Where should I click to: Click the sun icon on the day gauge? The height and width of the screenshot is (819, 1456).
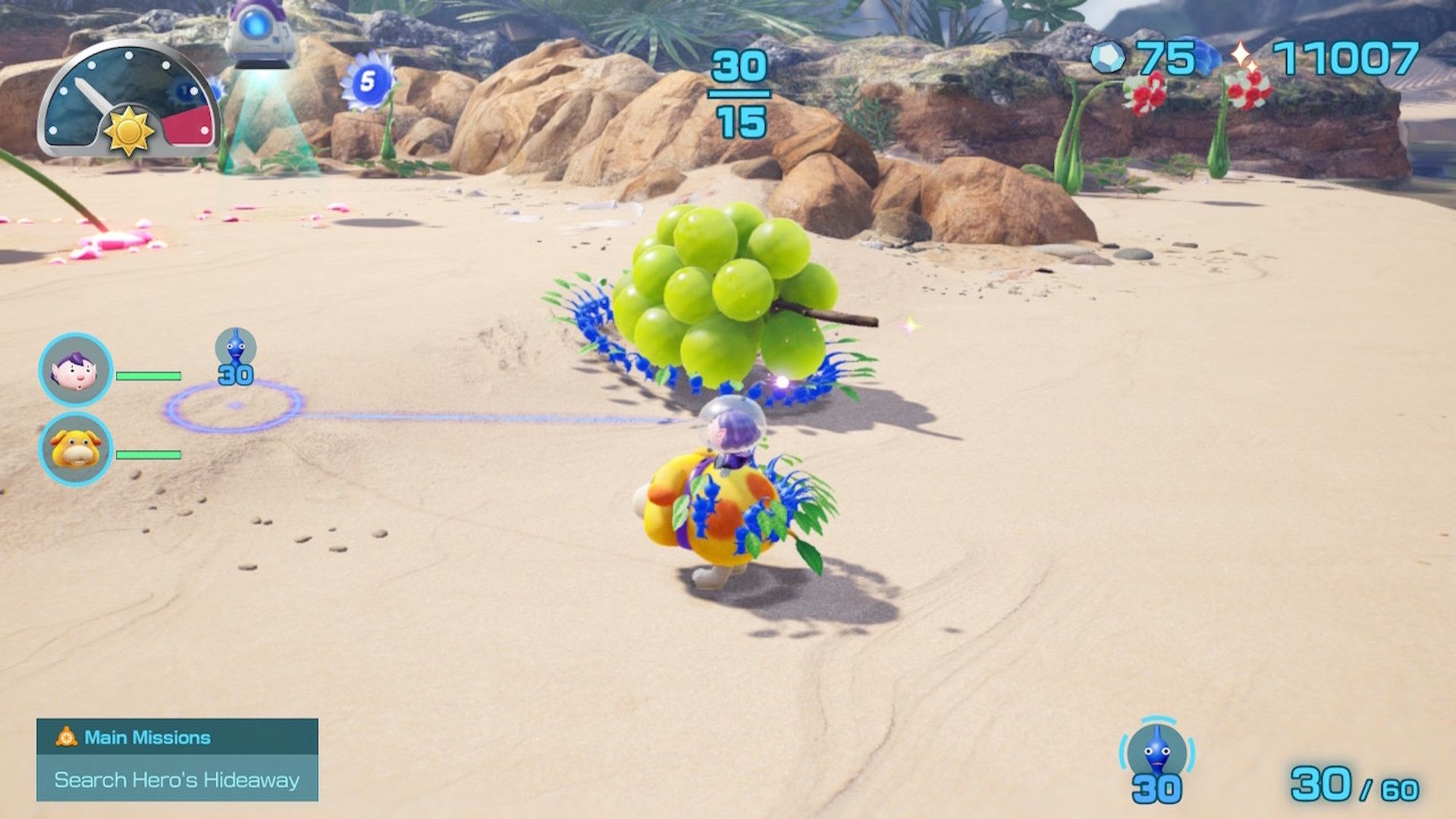pos(129,130)
